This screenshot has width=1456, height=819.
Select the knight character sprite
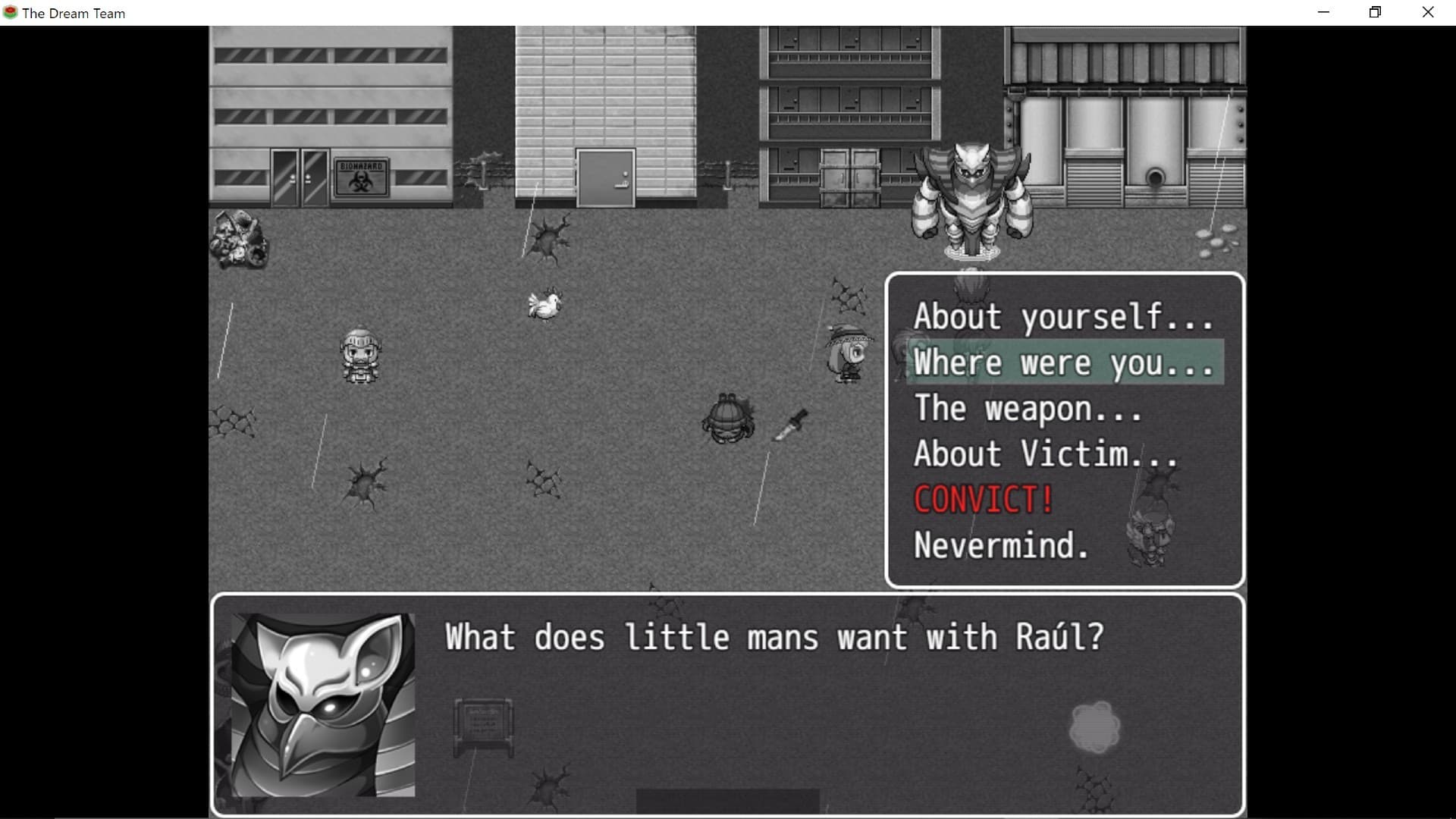coord(362,356)
